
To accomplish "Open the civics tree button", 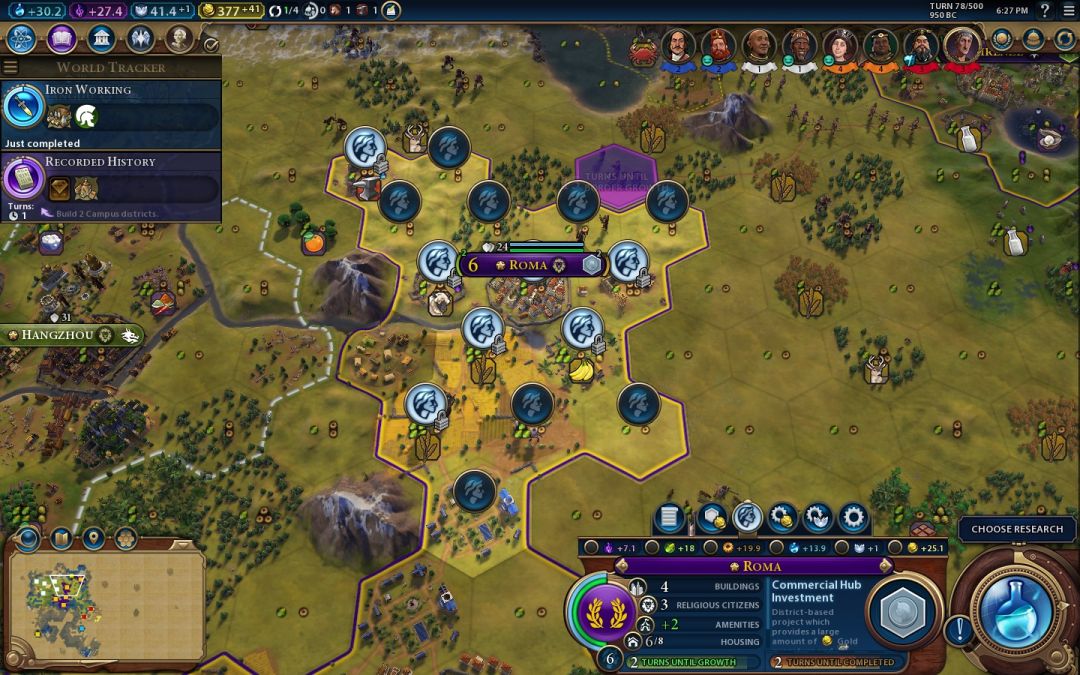I will coord(61,39).
